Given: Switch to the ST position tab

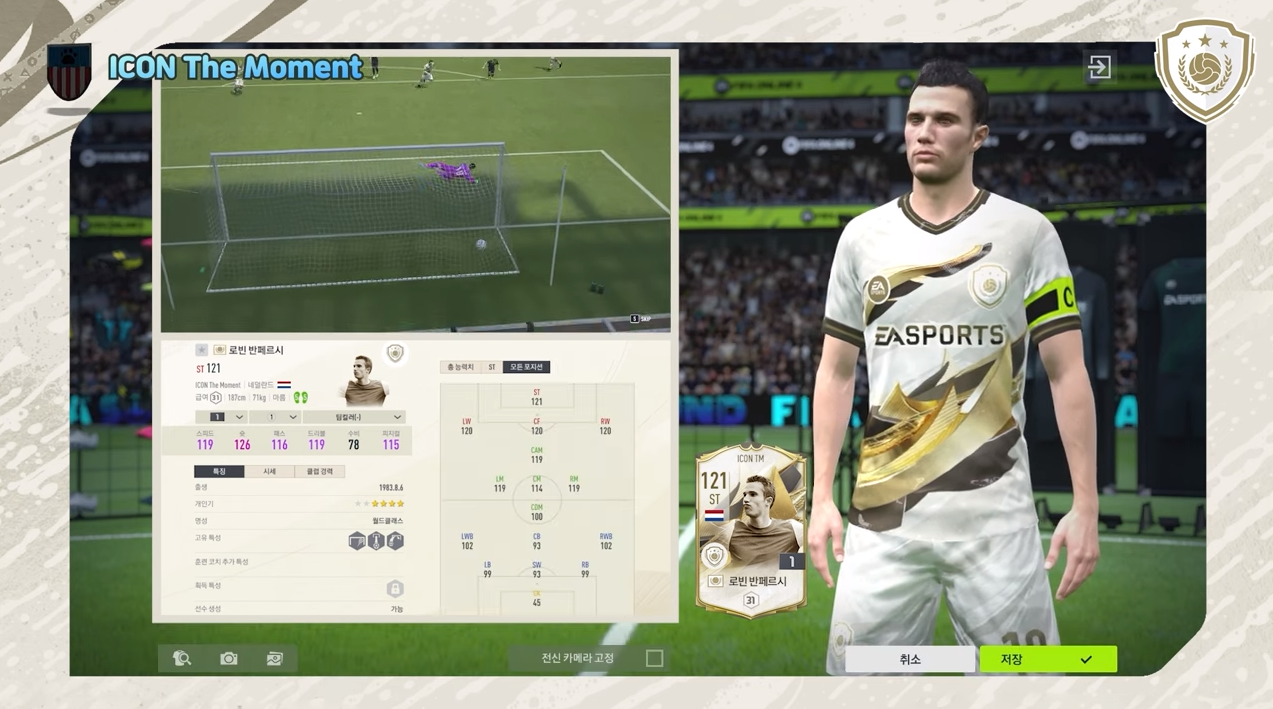Looking at the screenshot, I should pos(491,367).
